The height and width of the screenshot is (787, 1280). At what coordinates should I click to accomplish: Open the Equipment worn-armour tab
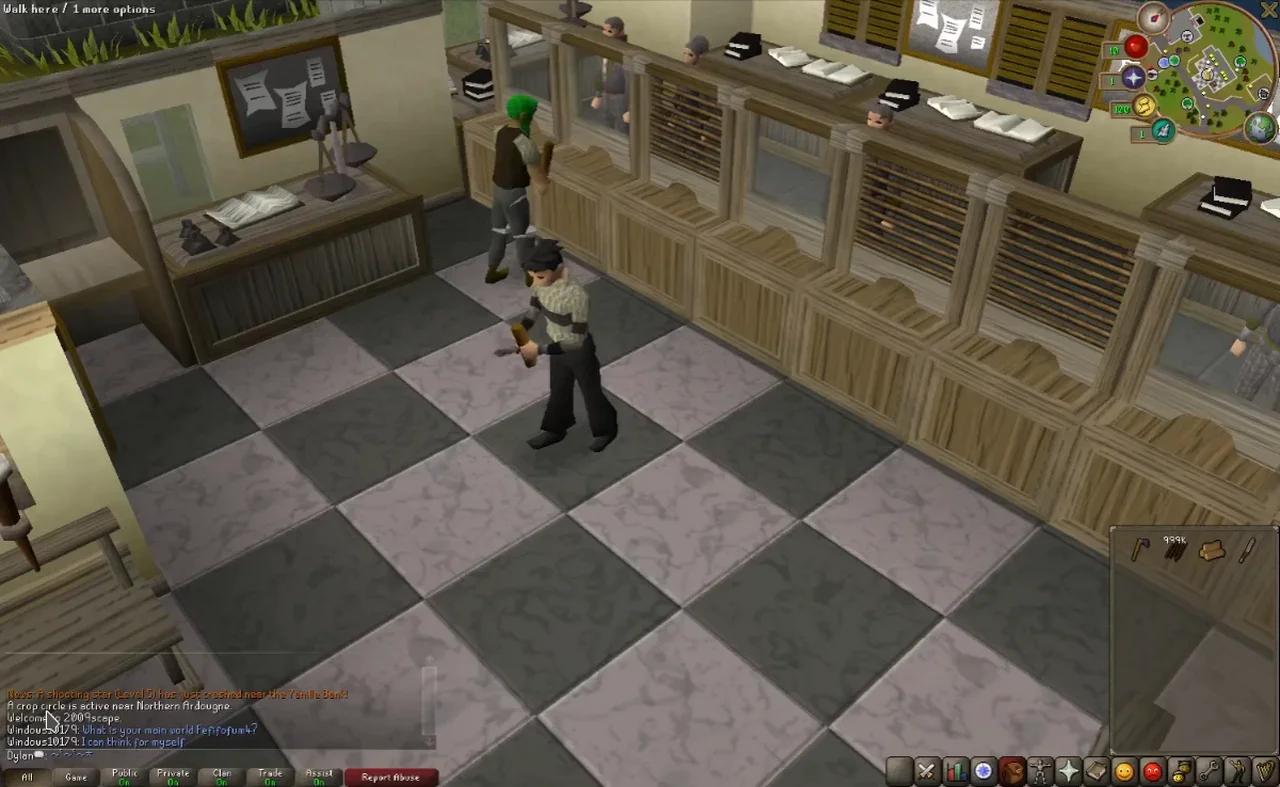[1040, 770]
